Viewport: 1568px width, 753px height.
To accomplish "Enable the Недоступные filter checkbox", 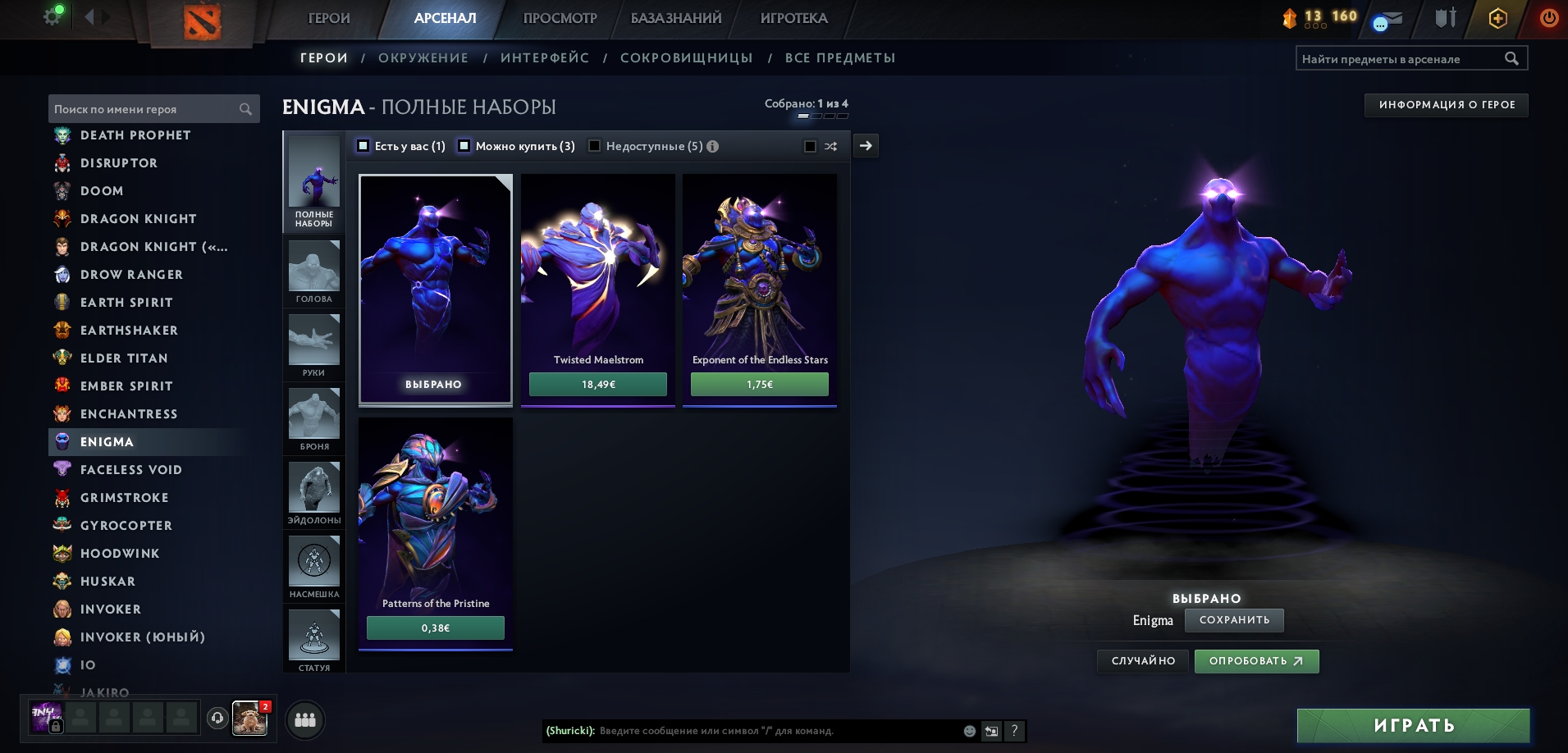I will [x=595, y=146].
